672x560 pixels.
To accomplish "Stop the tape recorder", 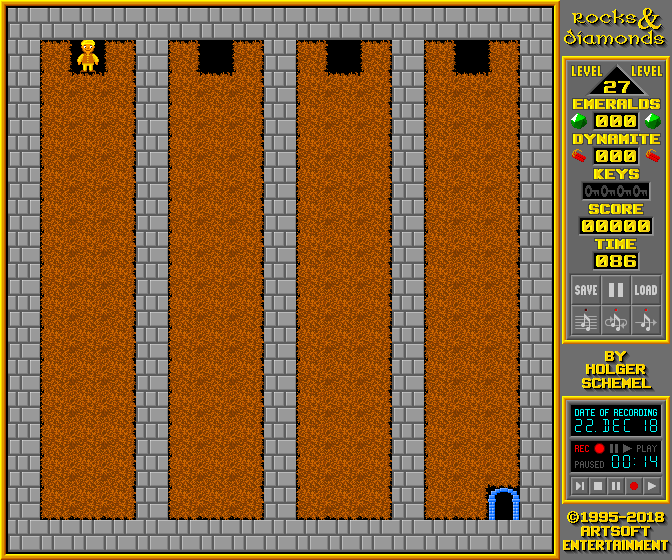I will coord(598,486).
